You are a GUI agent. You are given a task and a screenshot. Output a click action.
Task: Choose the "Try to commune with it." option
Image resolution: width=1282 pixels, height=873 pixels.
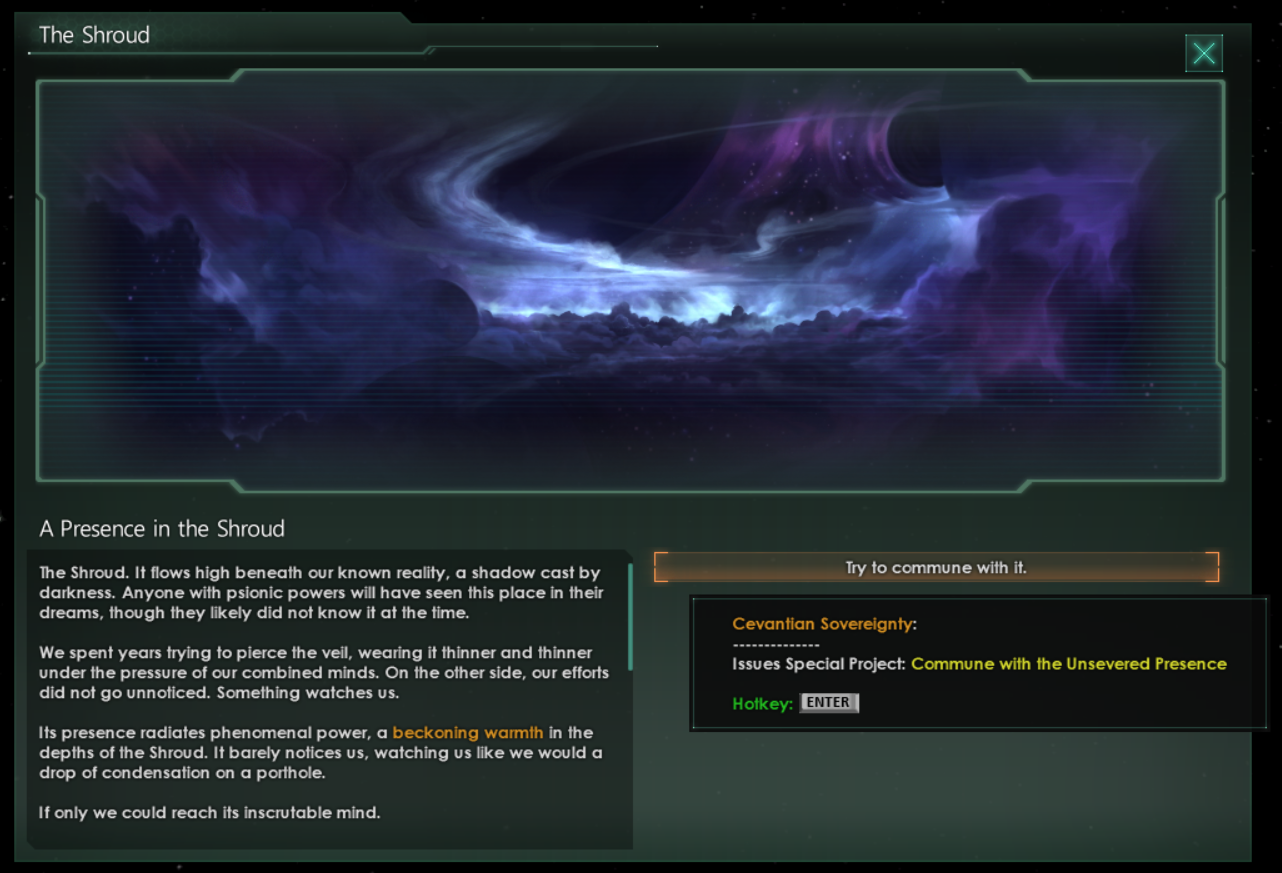click(x=934, y=567)
